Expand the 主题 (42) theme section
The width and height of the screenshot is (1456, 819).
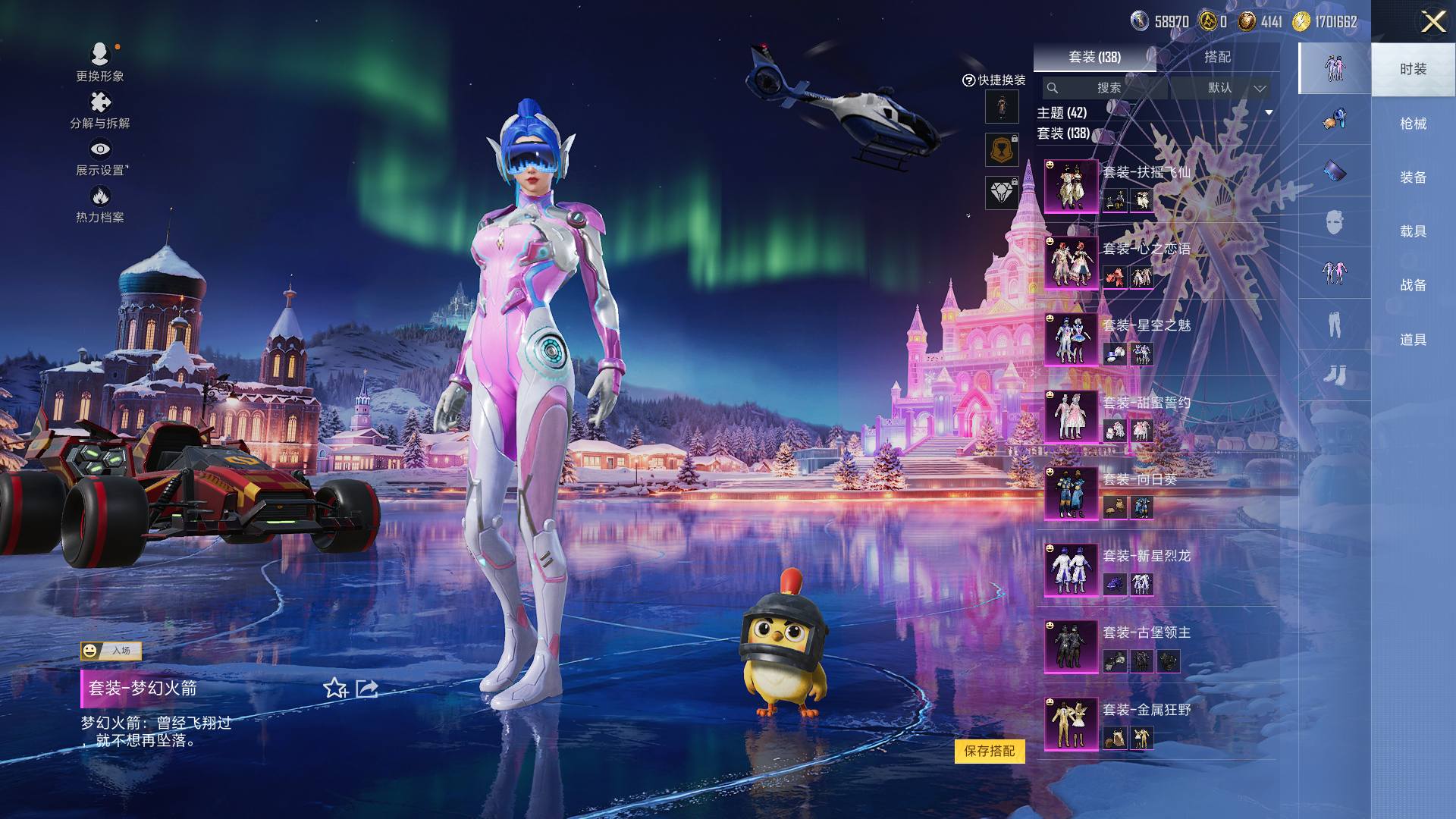point(1268,113)
